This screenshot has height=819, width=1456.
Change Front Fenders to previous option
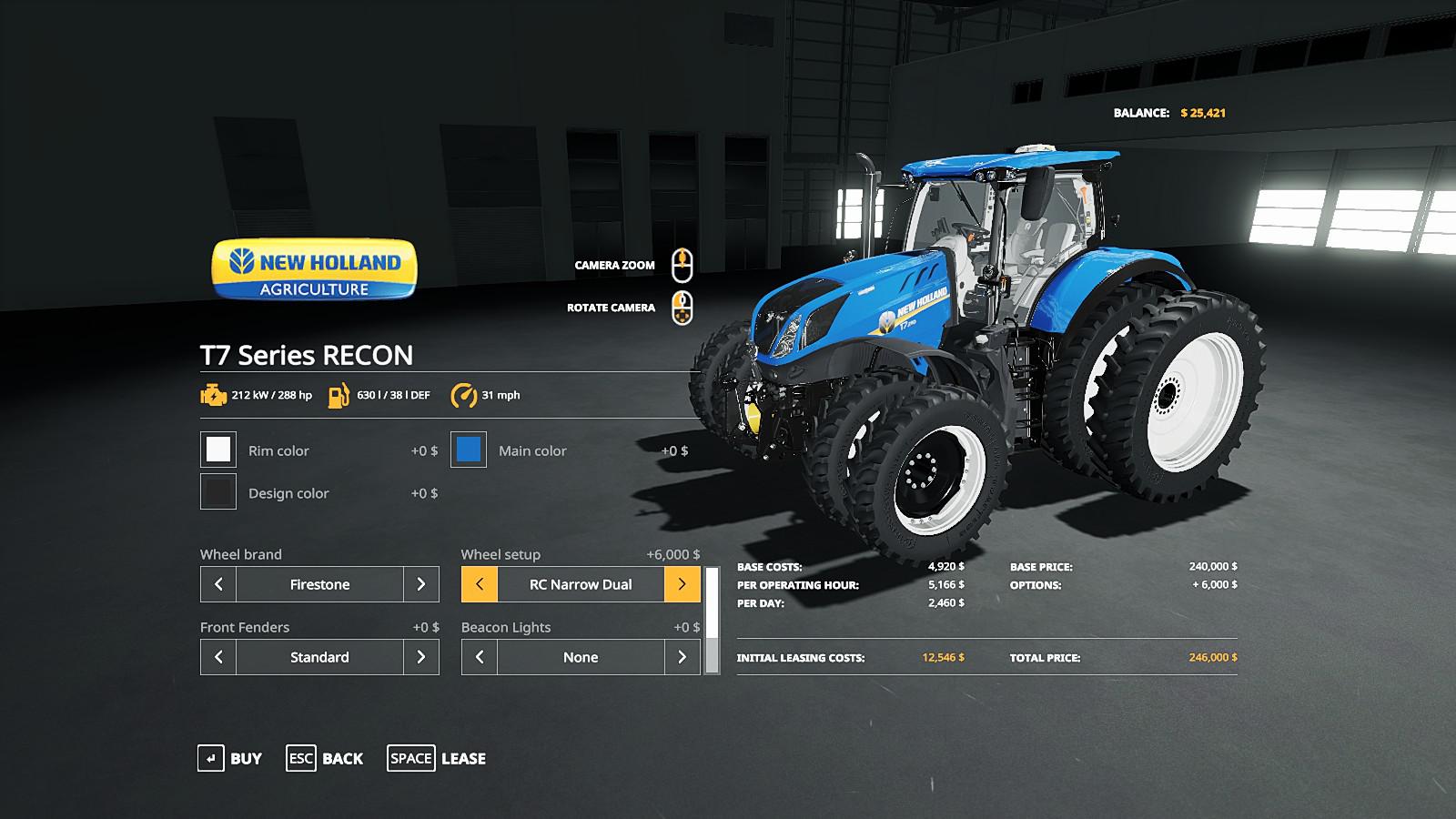(x=218, y=657)
